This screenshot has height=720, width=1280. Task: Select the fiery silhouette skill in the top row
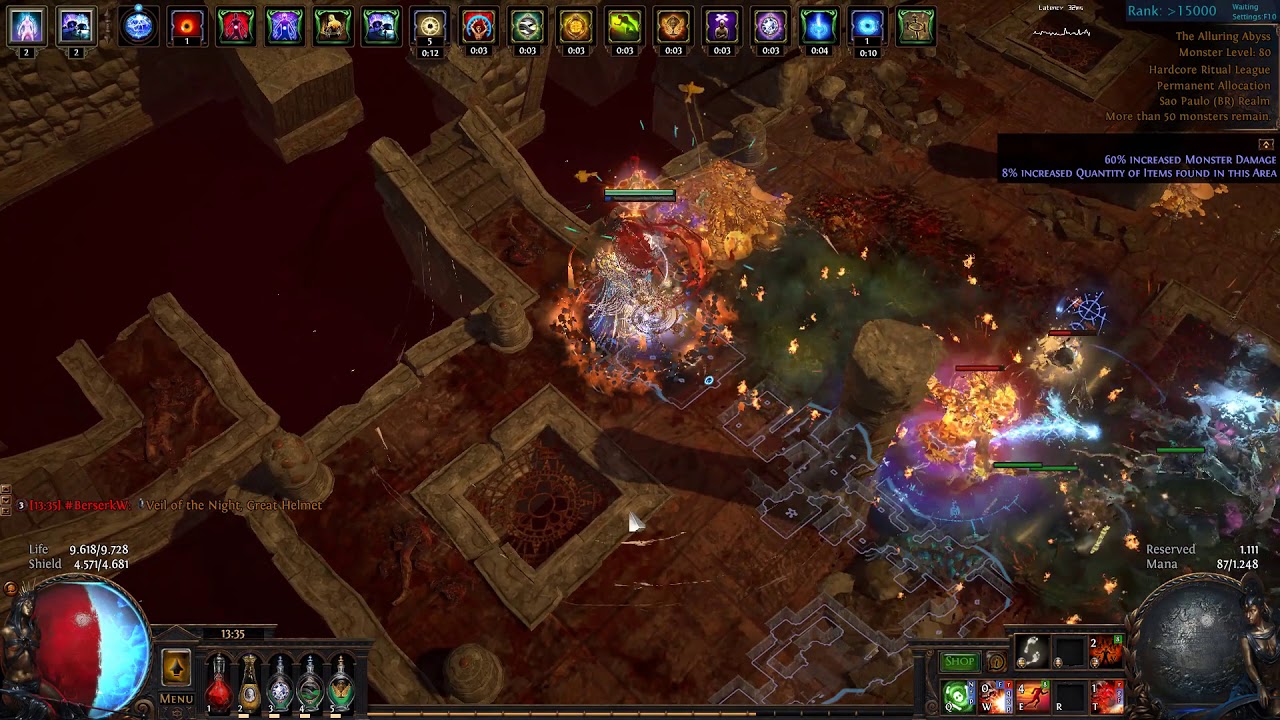click(1108, 651)
